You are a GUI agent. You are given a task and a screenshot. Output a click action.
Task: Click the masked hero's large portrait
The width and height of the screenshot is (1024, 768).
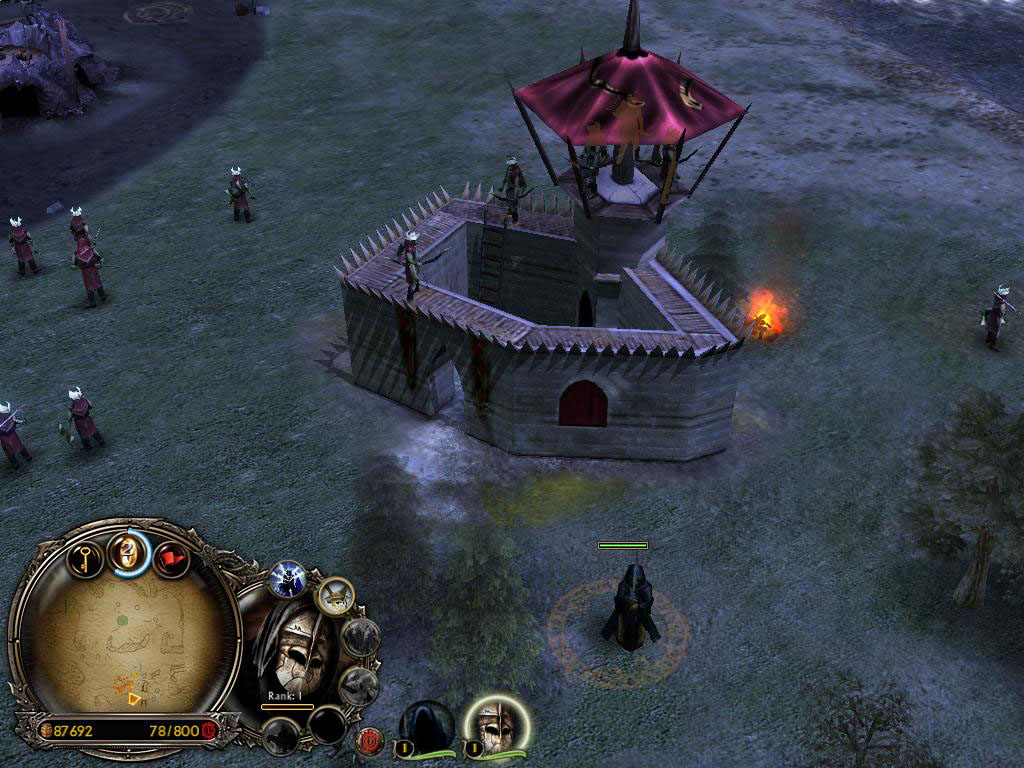pyautogui.click(x=293, y=652)
